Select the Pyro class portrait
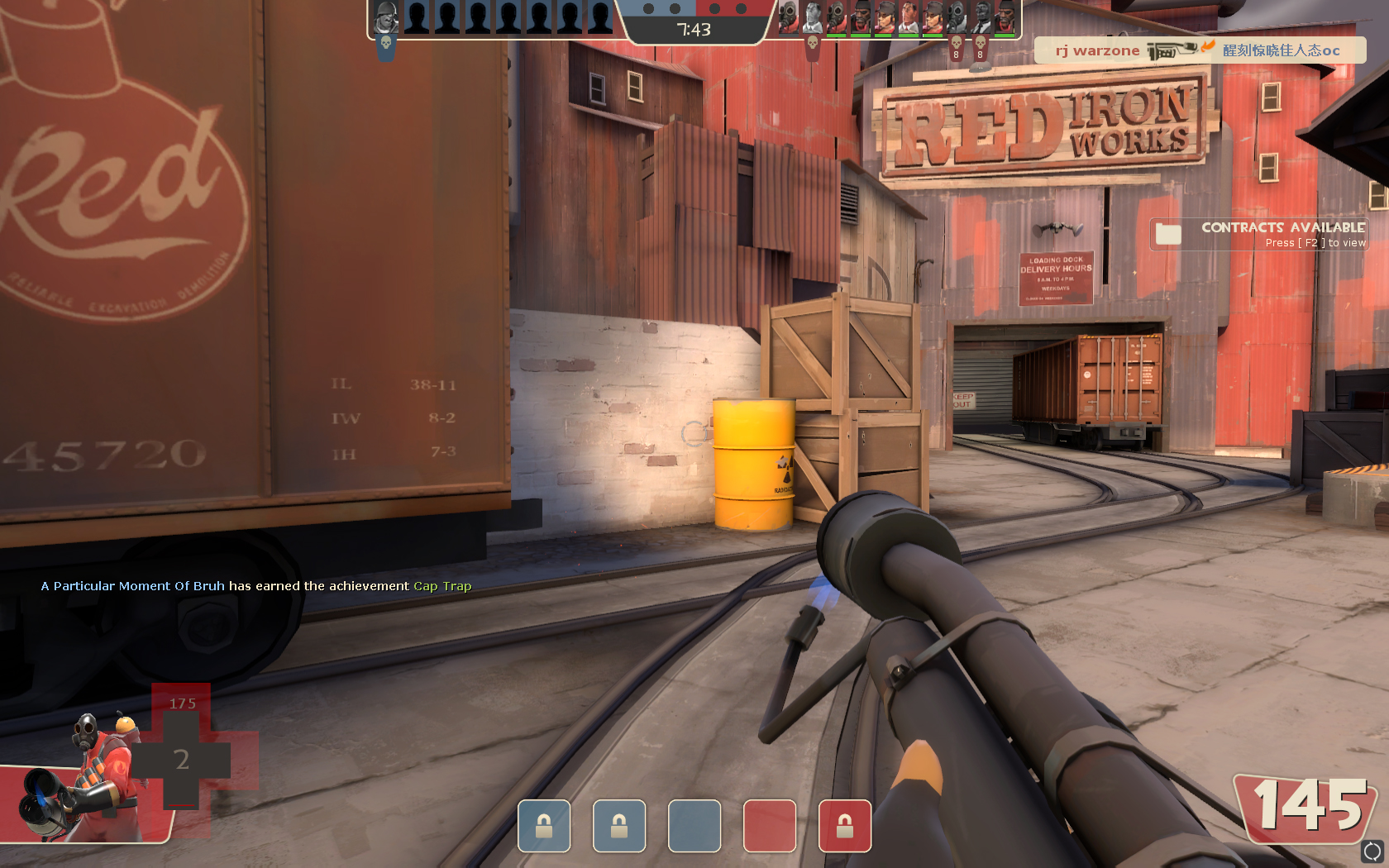Screen dimensions: 1389x868 pos(91,775)
